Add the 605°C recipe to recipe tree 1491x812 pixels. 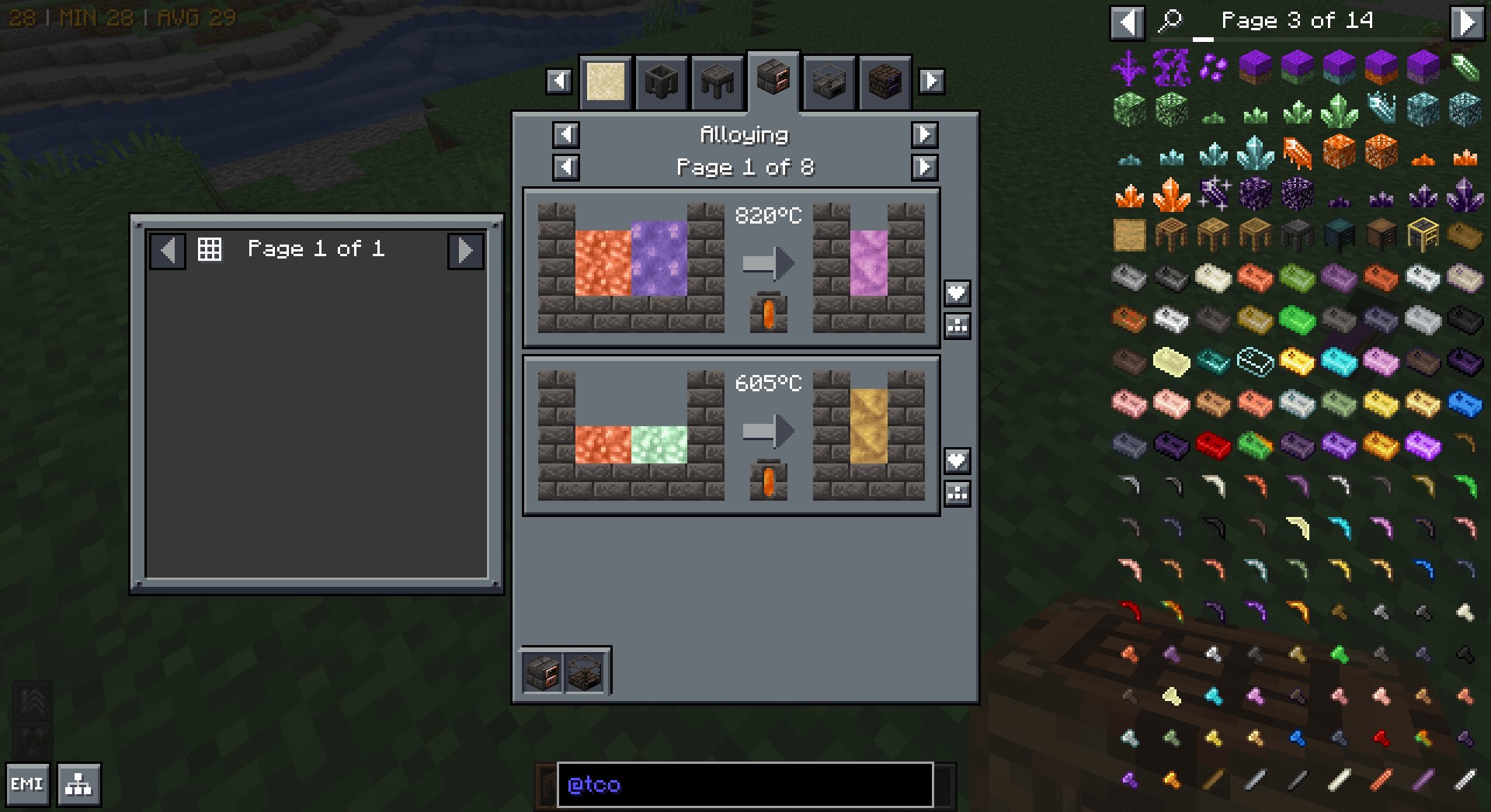click(957, 493)
